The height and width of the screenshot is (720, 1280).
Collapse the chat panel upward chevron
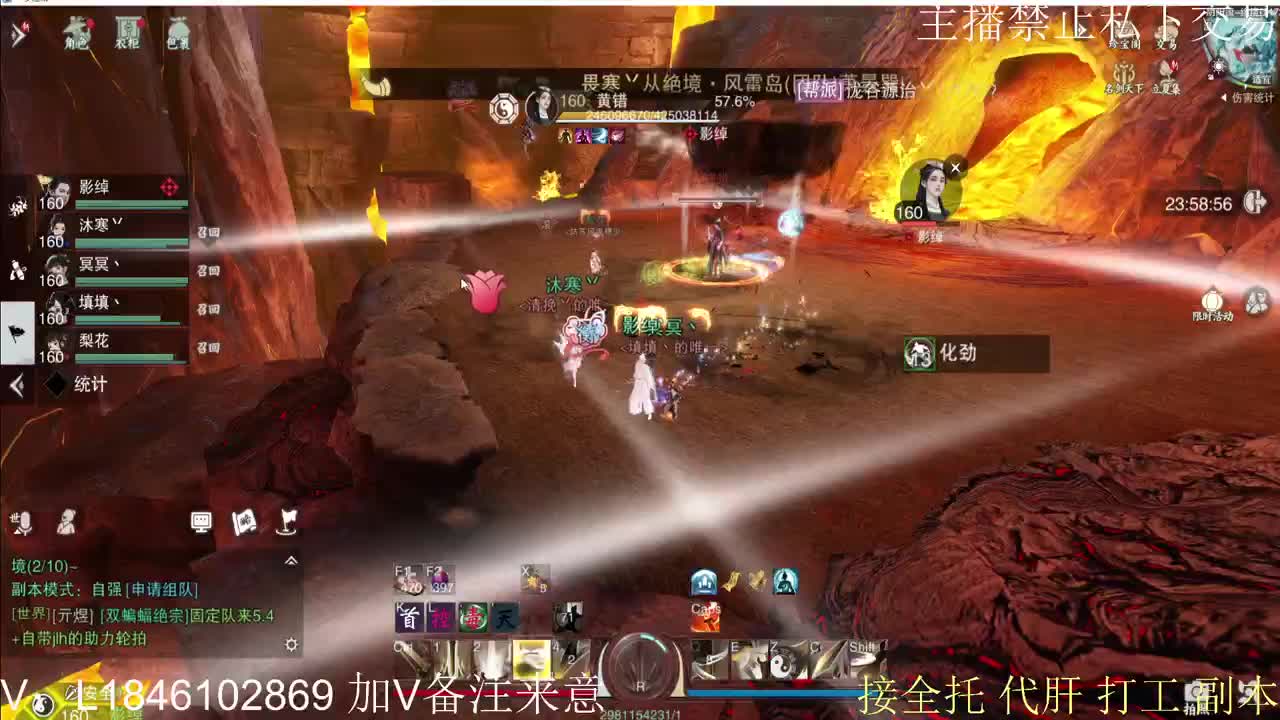click(x=292, y=560)
